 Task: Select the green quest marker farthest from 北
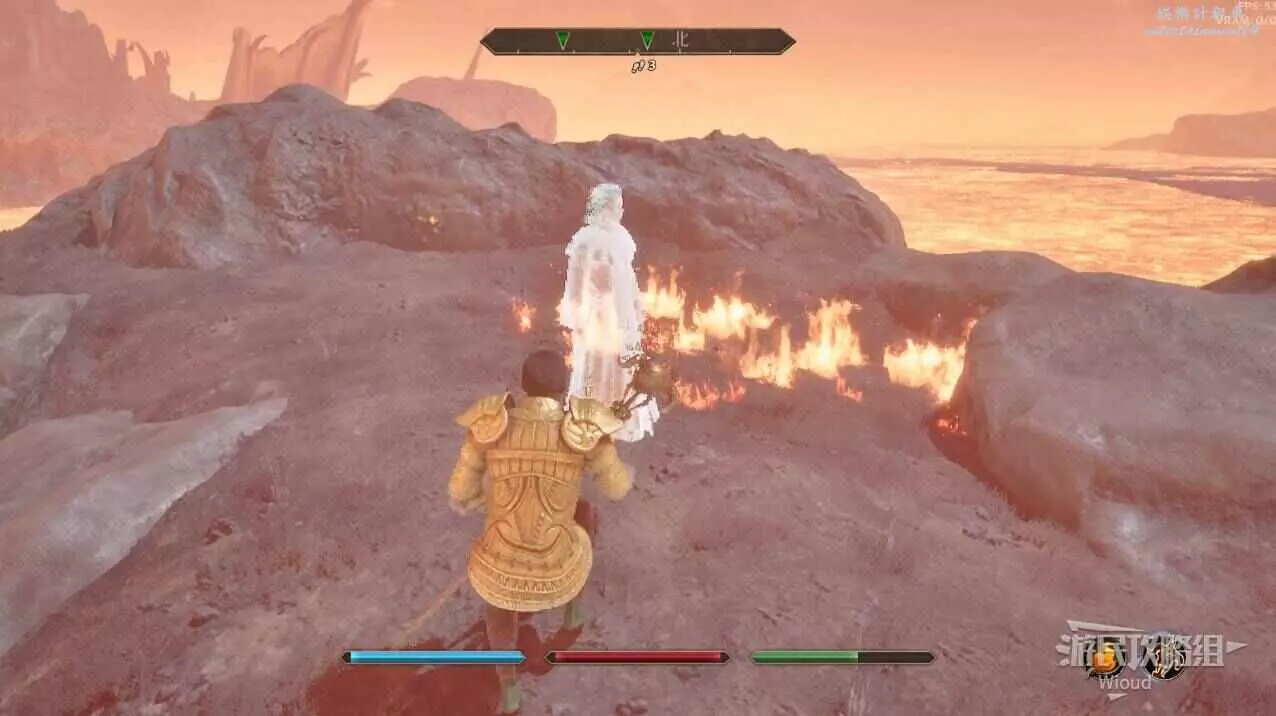[x=563, y=40]
